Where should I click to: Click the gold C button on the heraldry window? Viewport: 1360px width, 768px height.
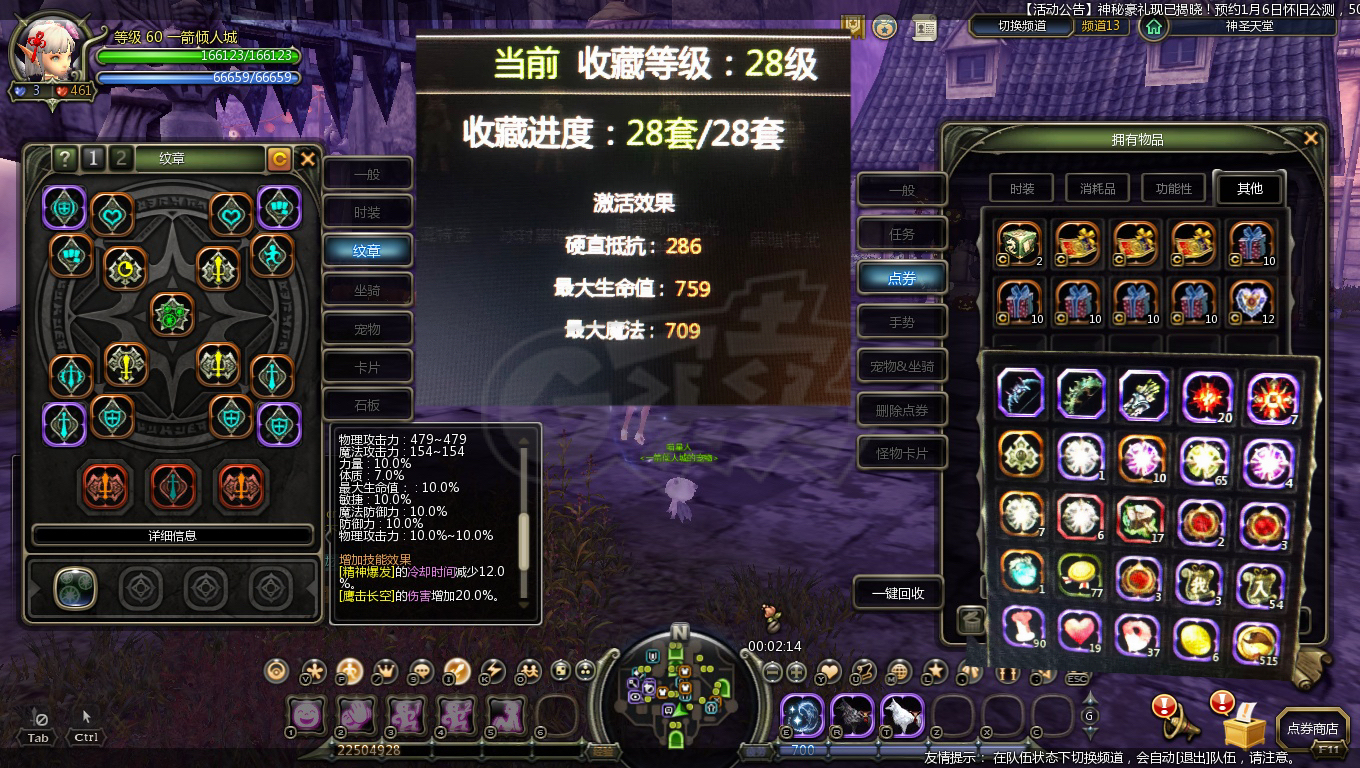tap(281, 158)
